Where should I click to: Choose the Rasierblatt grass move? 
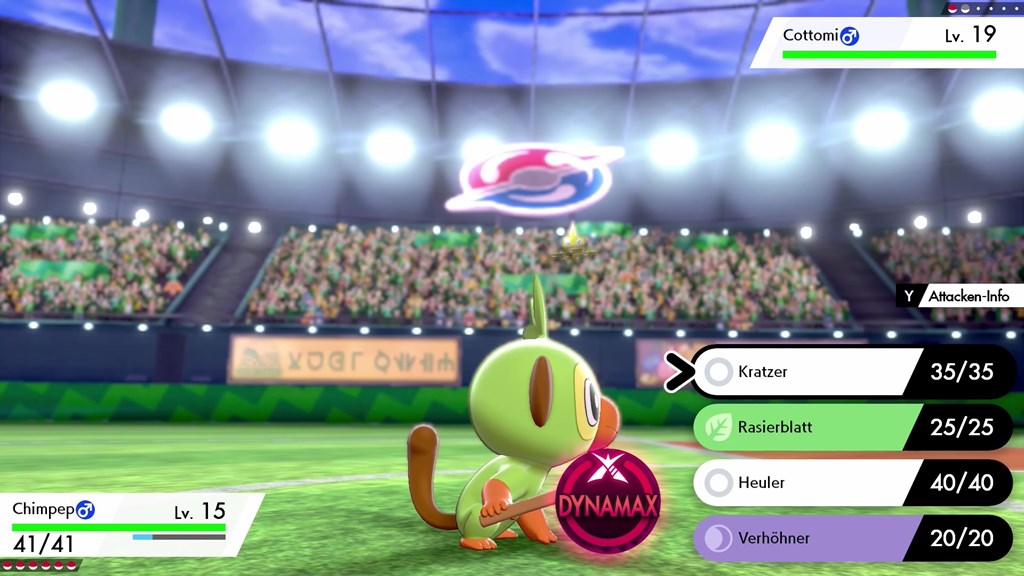coord(800,428)
